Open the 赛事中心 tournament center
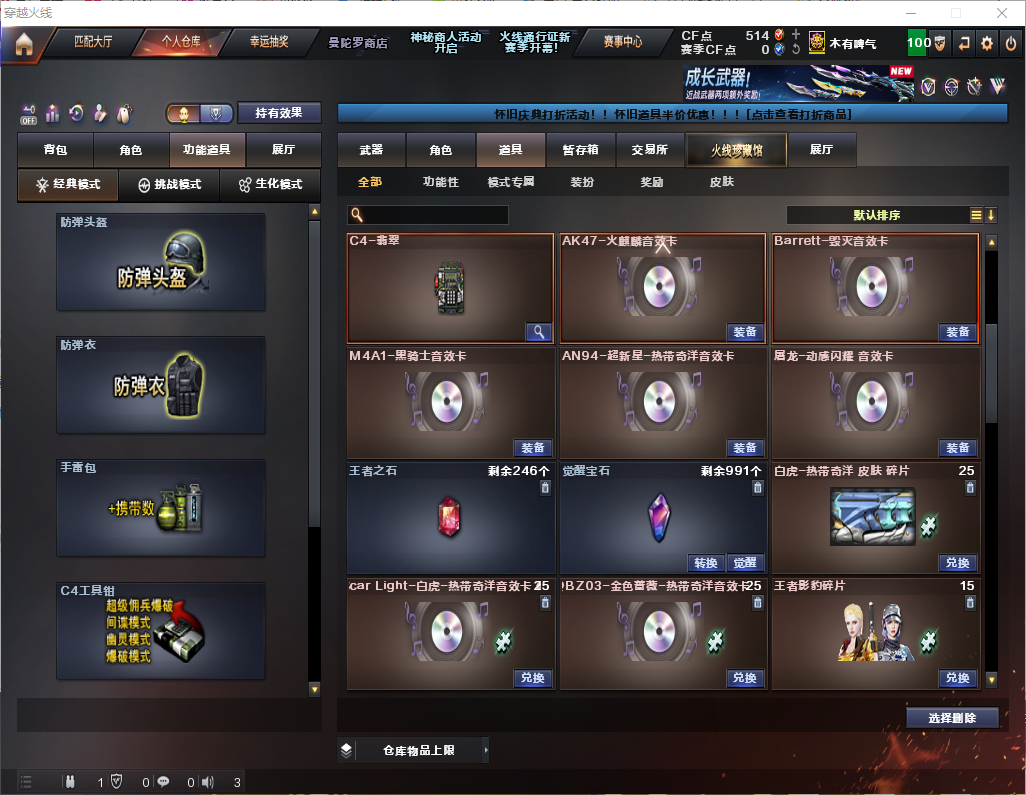This screenshot has height=795, width=1026. (622, 42)
